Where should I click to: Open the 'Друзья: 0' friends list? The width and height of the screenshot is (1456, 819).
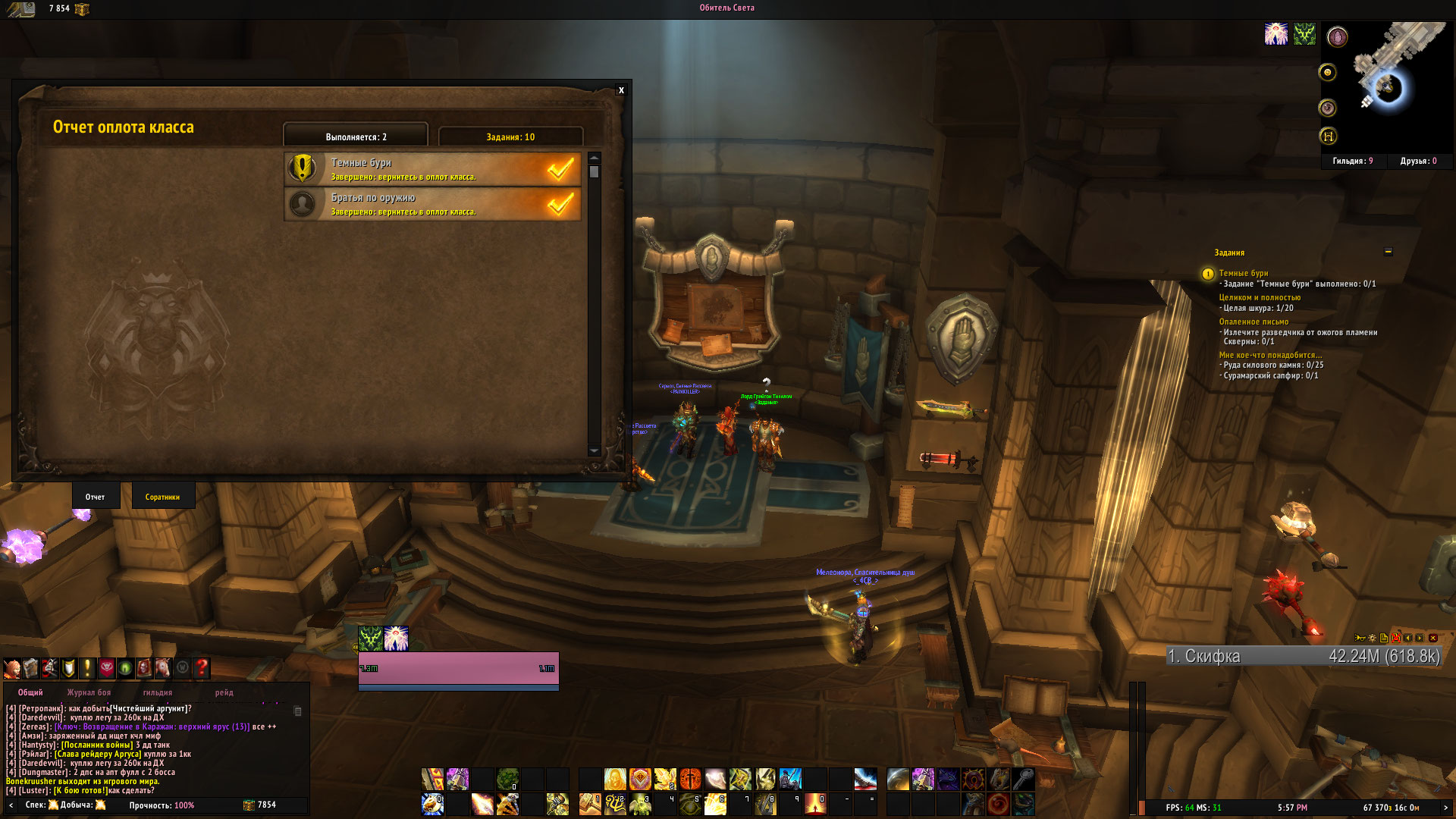coord(1418,161)
